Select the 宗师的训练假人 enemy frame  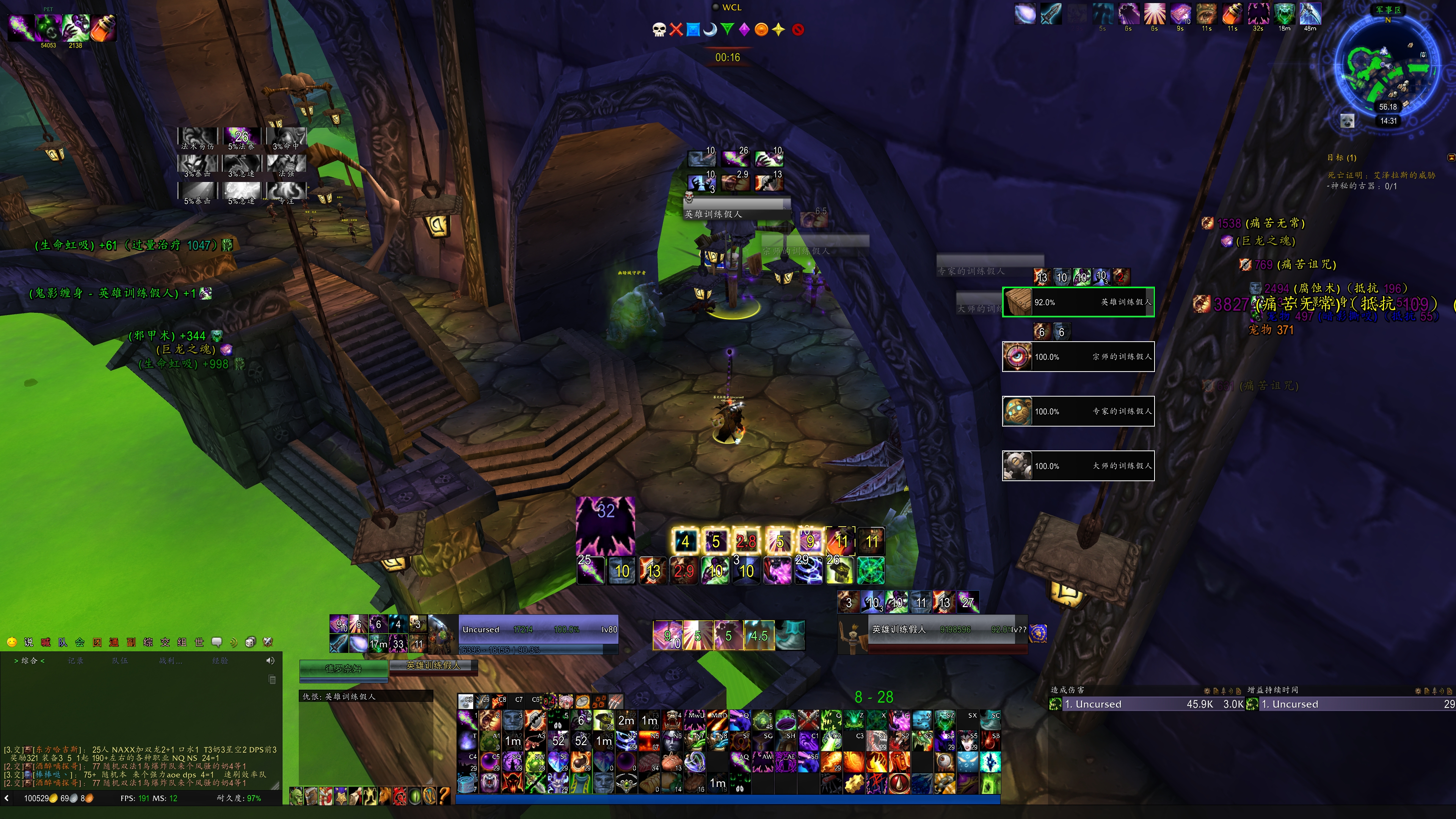[x=1078, y=357]
